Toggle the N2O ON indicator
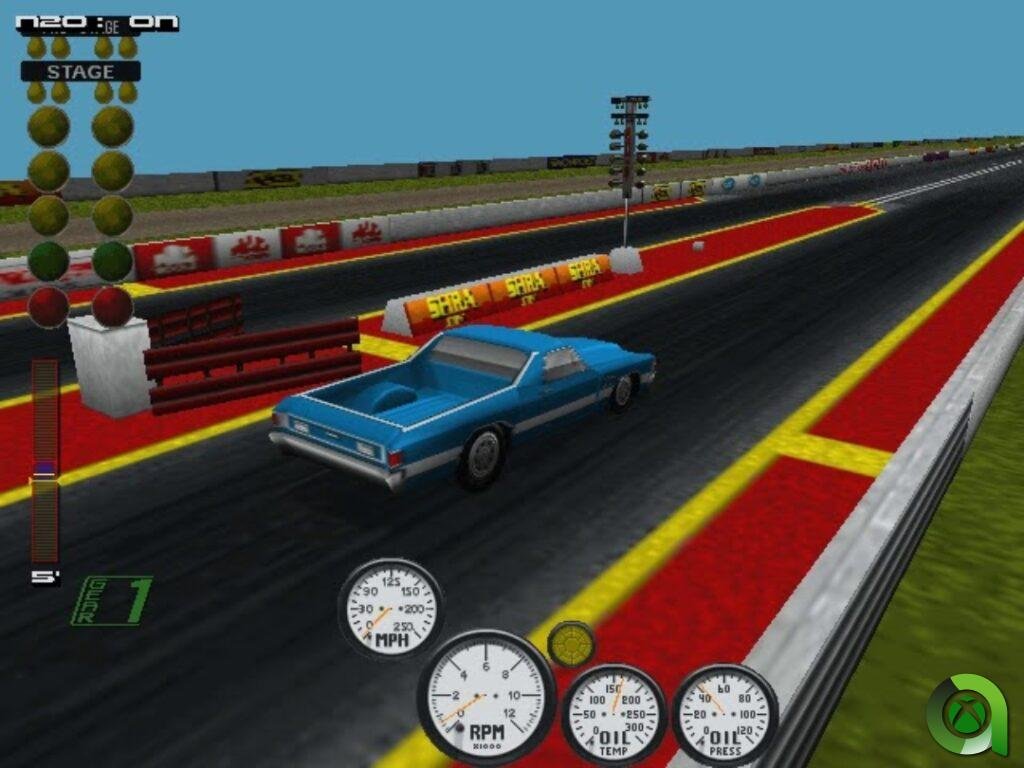 coord(97,22)
